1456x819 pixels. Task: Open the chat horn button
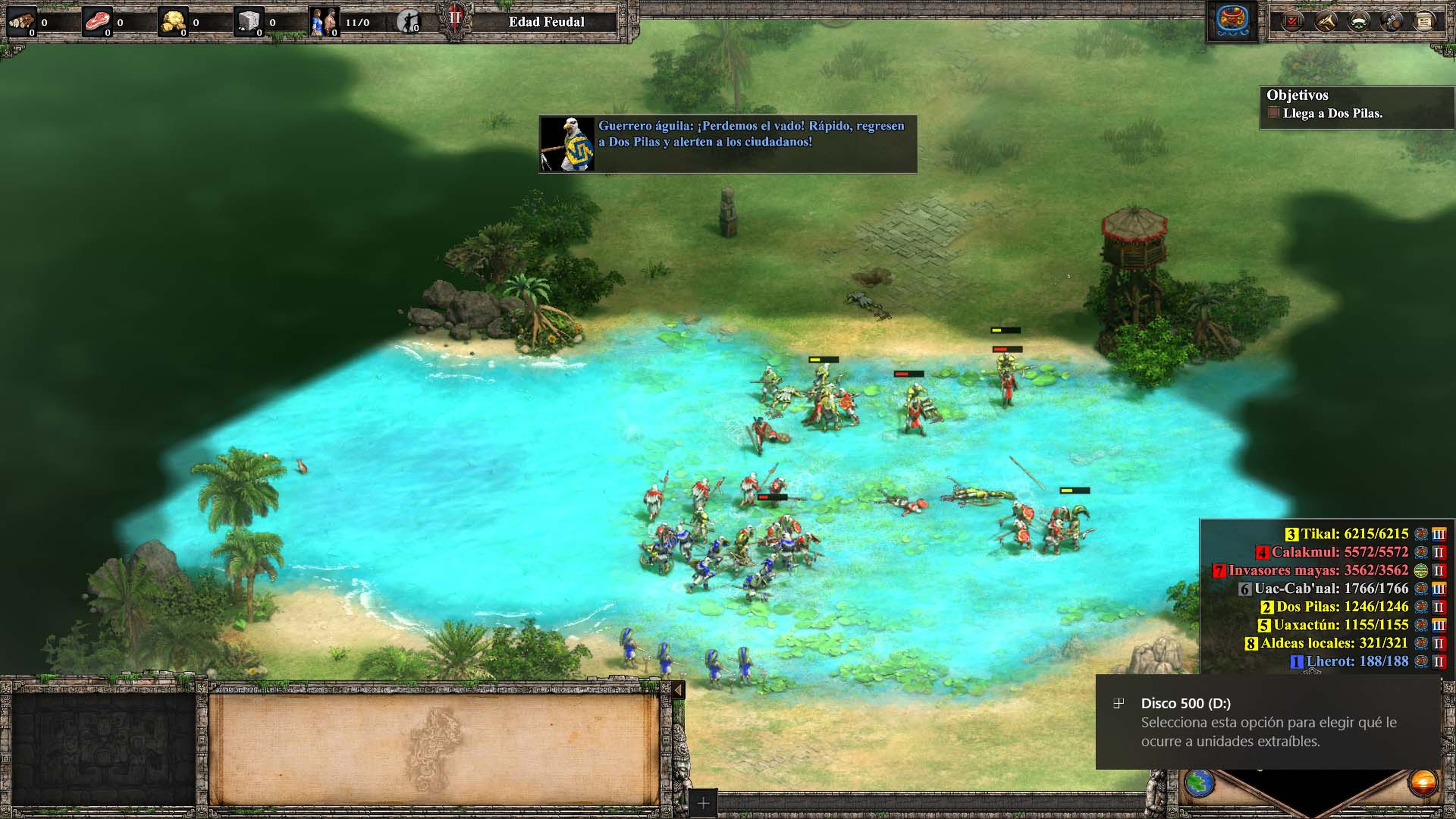1326,22
